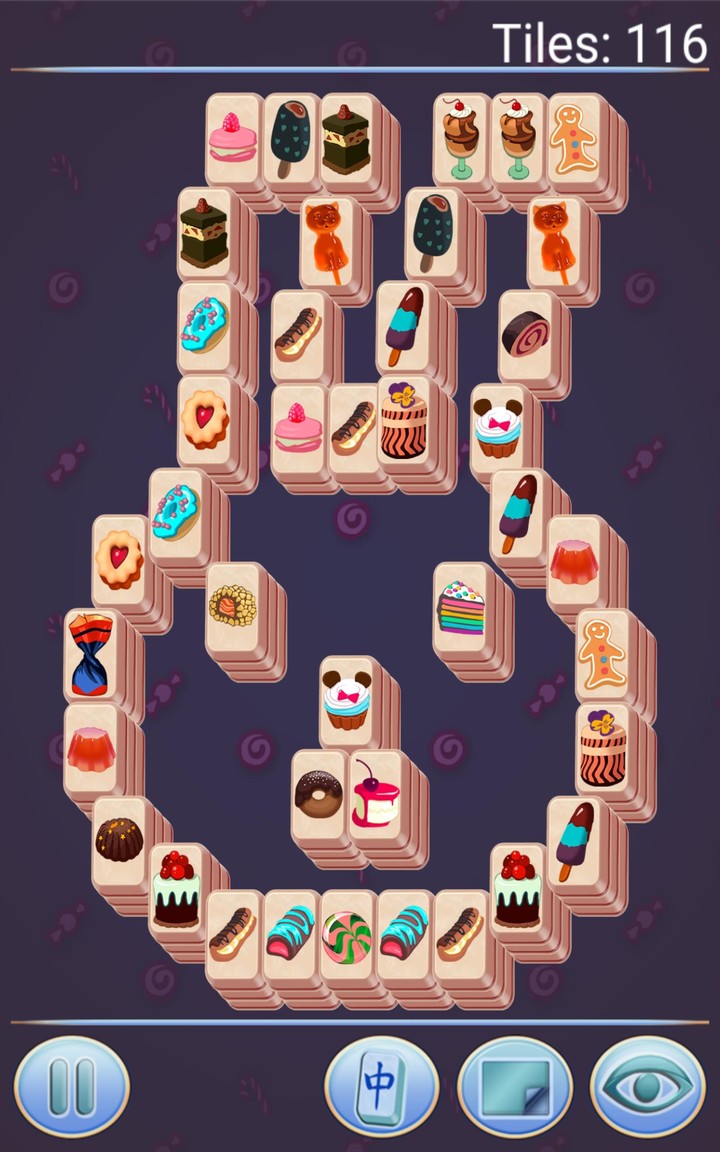
Task: Pick the chocolate truffle tile
Action: click(119, 840)
